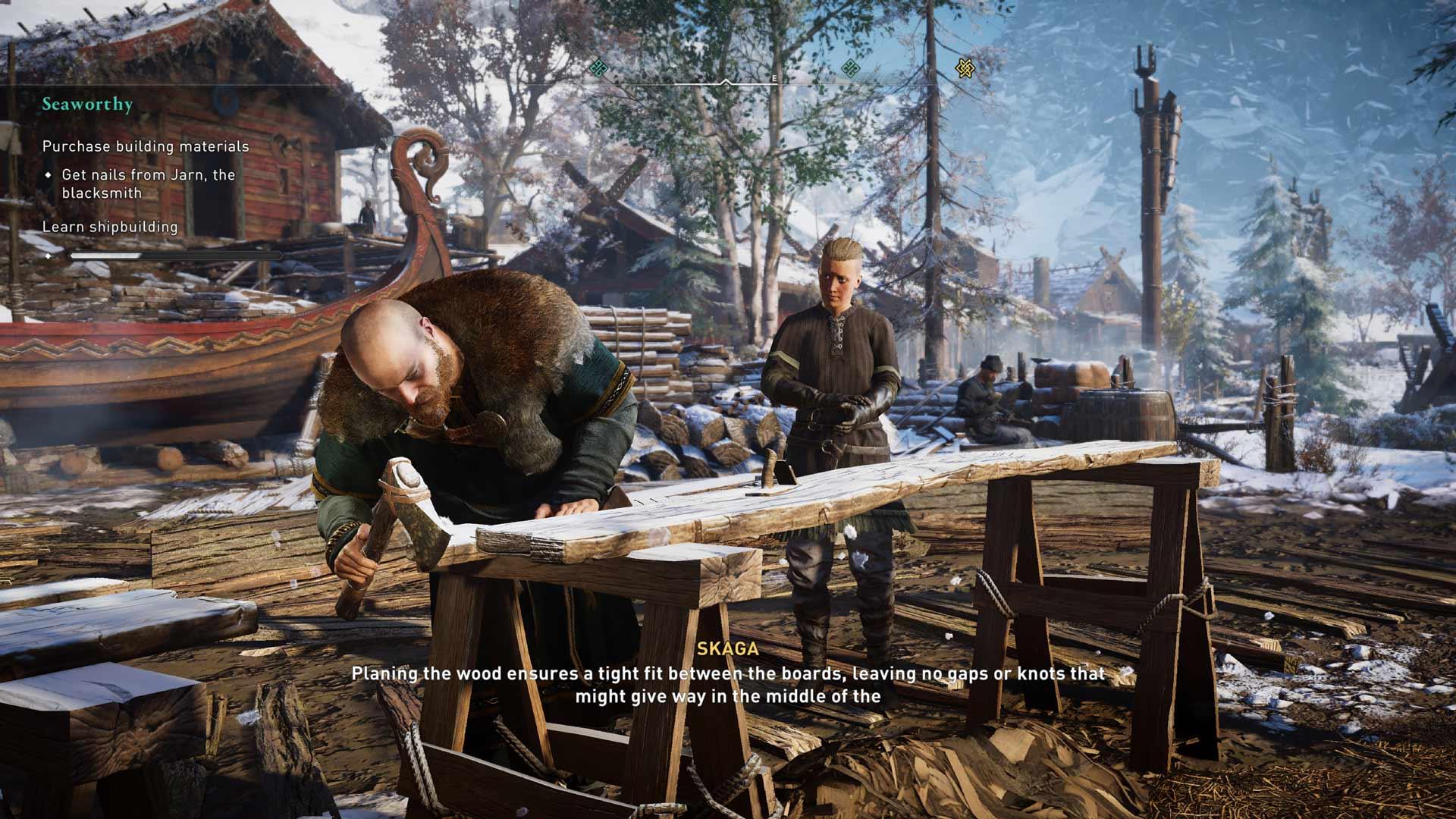Click the yellow quest marker on compass
Screen dimensions: 1456x819
pos(964,68)
